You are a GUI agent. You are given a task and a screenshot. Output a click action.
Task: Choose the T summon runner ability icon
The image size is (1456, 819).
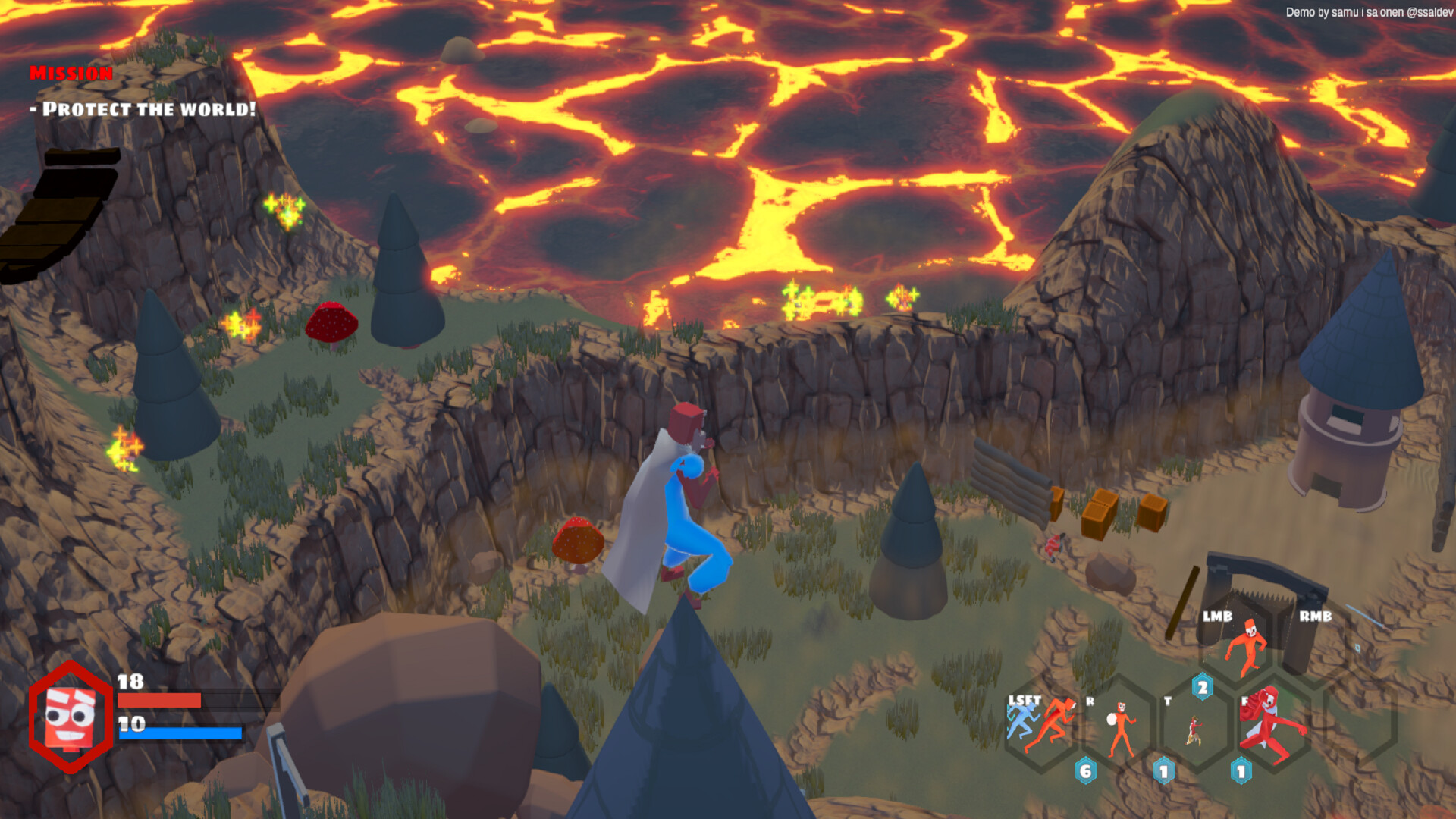1194,728
